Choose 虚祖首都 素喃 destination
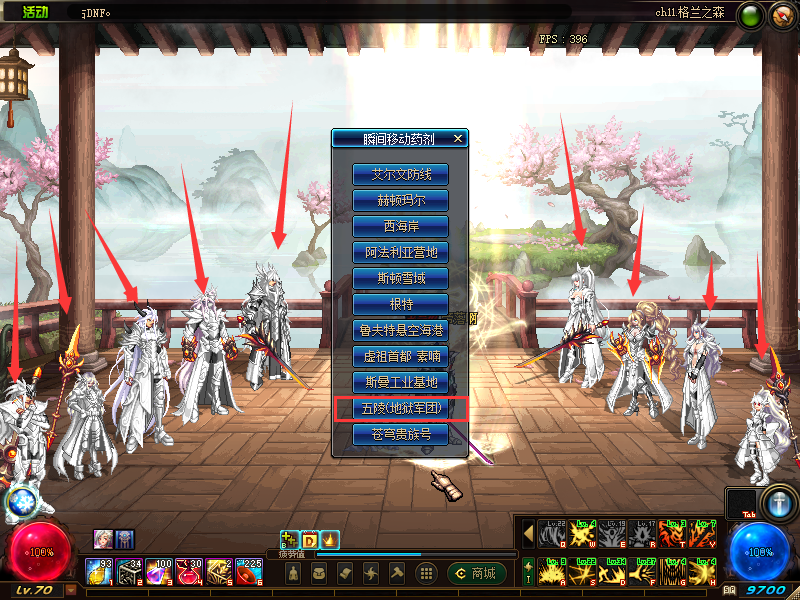Screen dimensions: 800x600 click(x=400, y=356)
